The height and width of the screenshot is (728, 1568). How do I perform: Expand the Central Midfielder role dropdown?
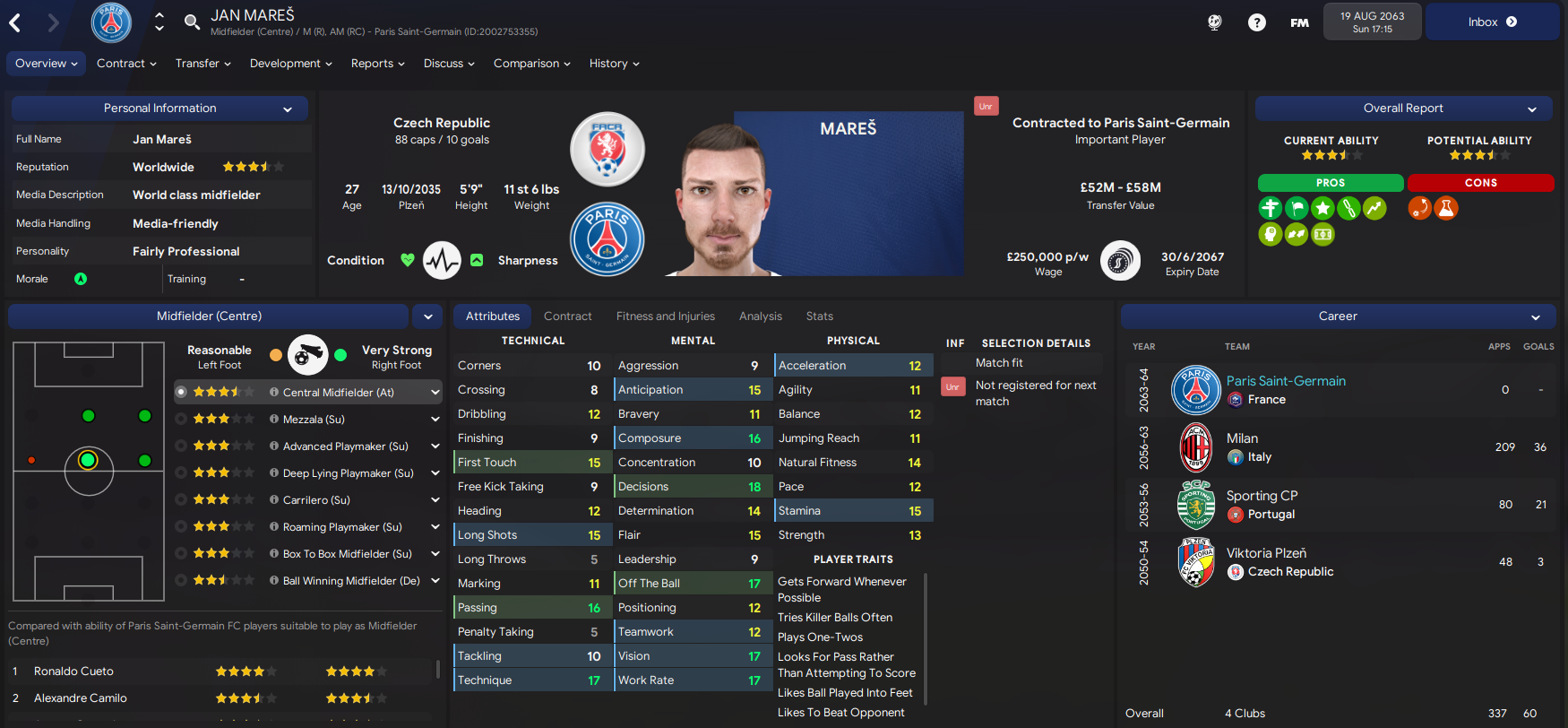(x=435, y=392)
